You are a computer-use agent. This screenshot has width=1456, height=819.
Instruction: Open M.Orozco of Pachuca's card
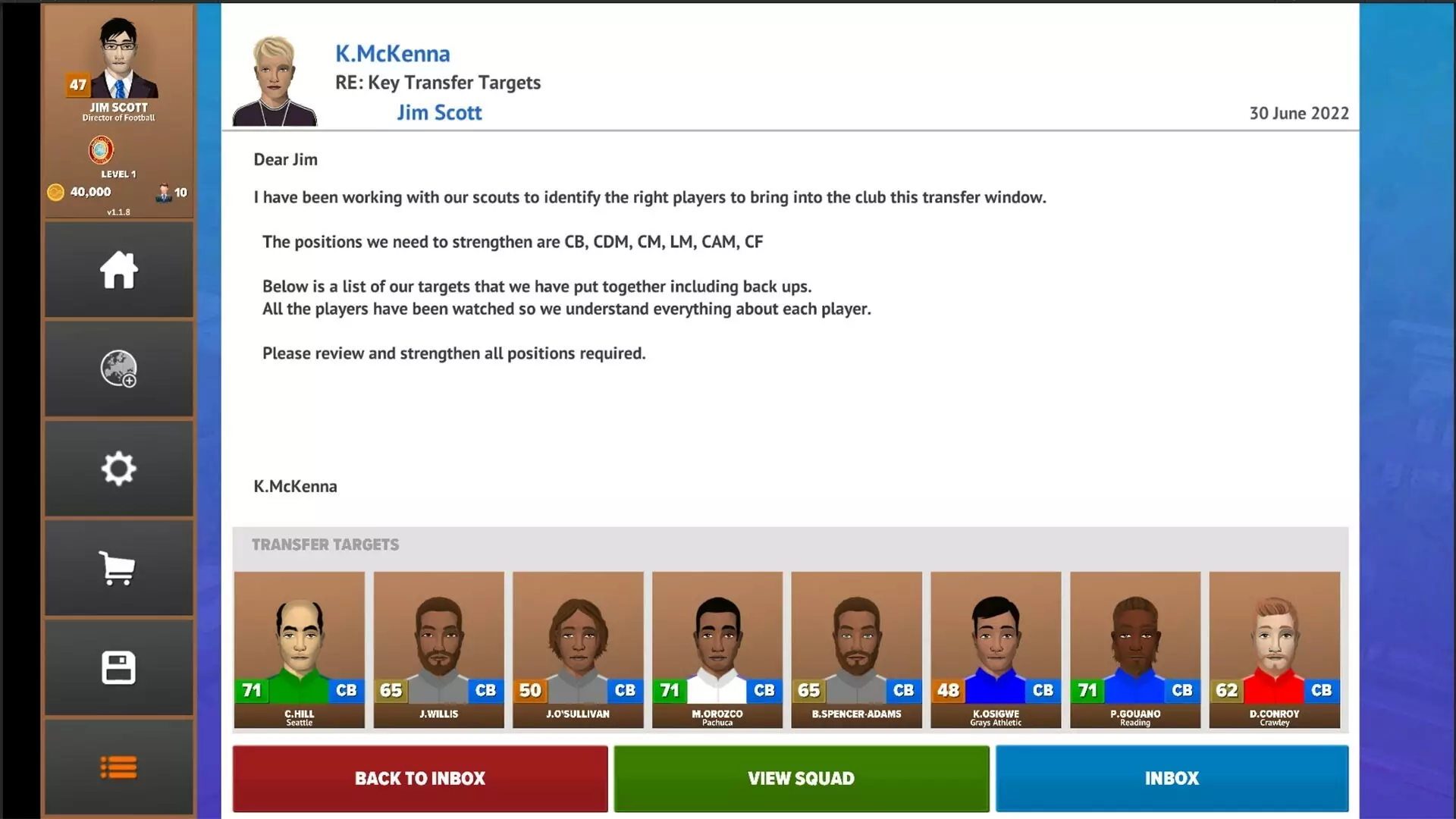point(717,650)
